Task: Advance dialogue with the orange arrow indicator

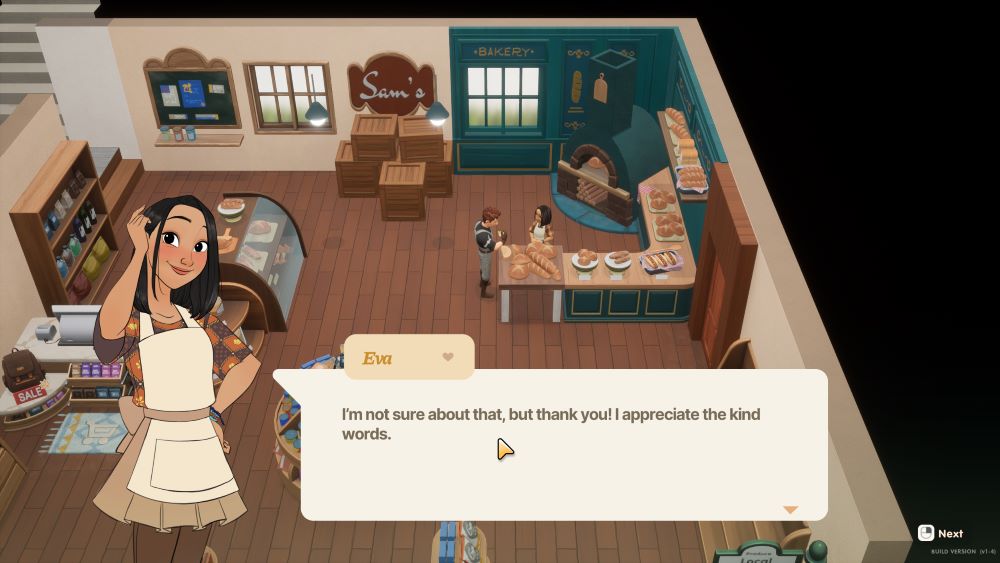Action: 790,510
